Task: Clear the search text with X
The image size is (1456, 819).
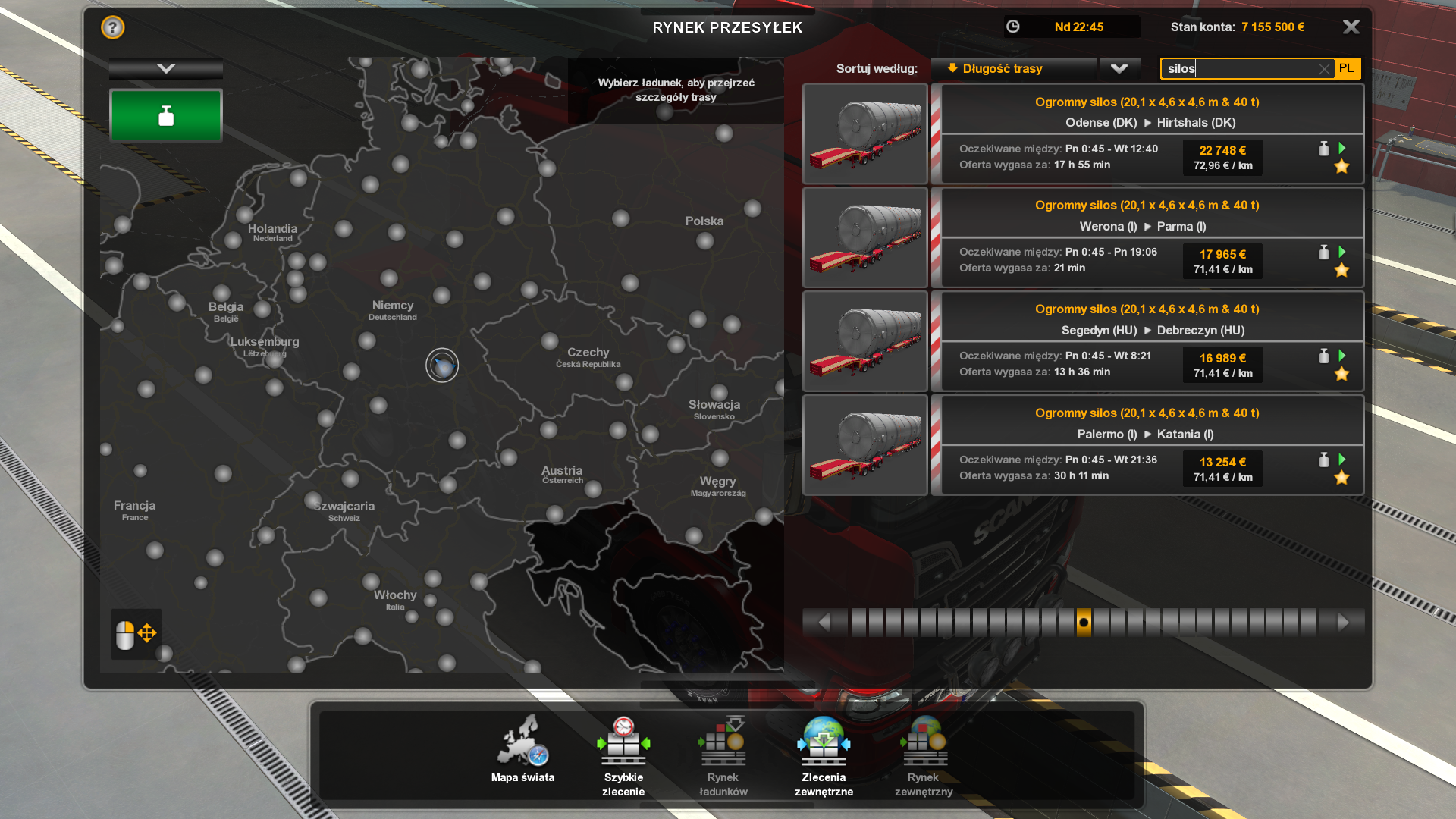Action: click(1324, 69)
